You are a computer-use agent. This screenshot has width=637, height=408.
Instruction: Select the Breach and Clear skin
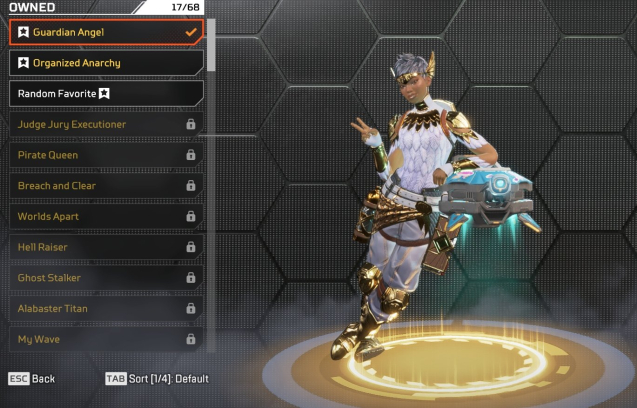106,186
